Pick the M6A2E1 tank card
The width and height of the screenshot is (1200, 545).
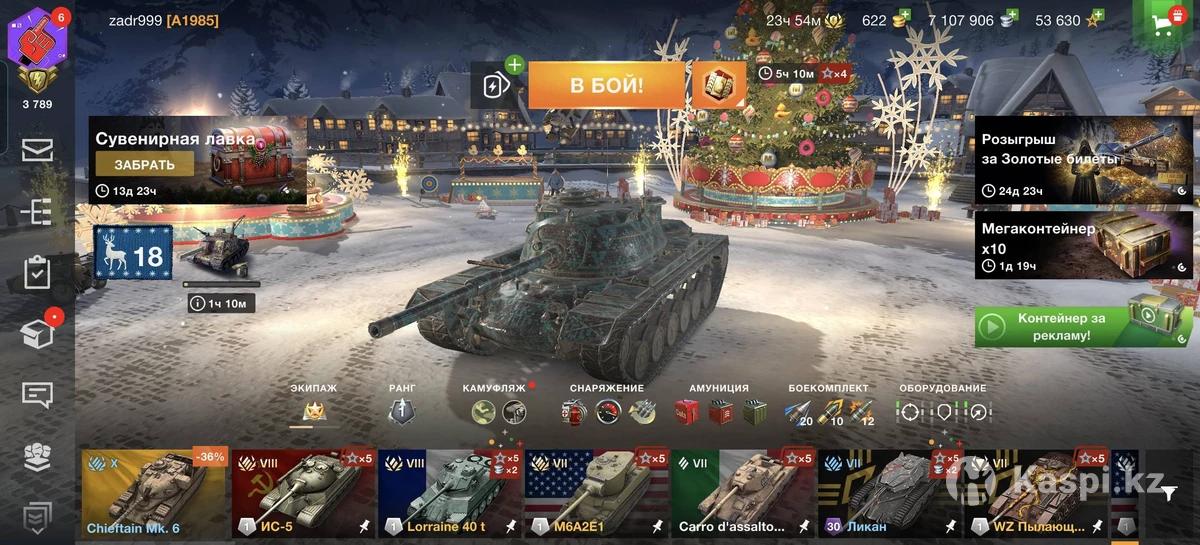point(597,493)
